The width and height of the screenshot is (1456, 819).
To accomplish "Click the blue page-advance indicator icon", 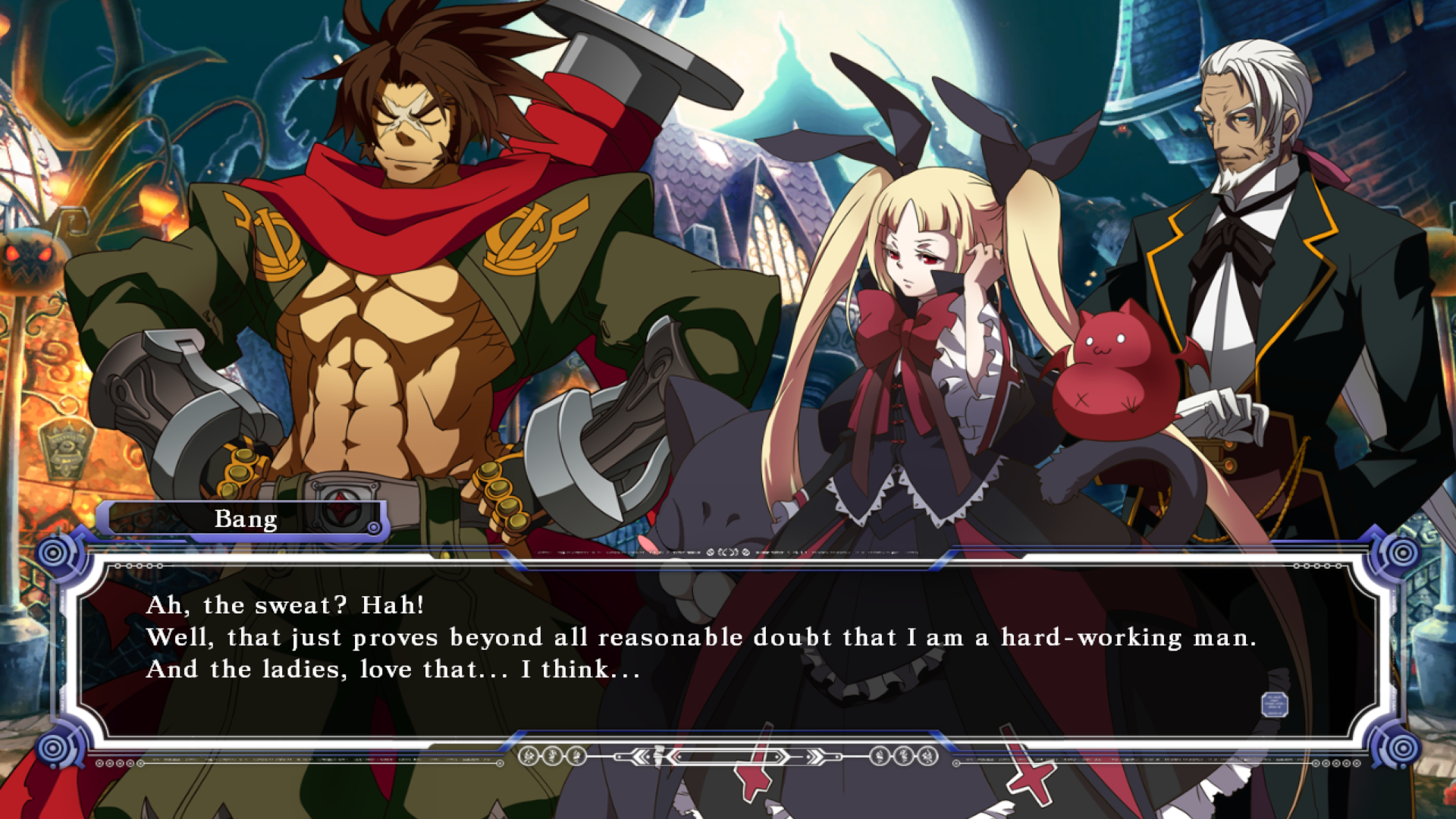I will 1274,704.
